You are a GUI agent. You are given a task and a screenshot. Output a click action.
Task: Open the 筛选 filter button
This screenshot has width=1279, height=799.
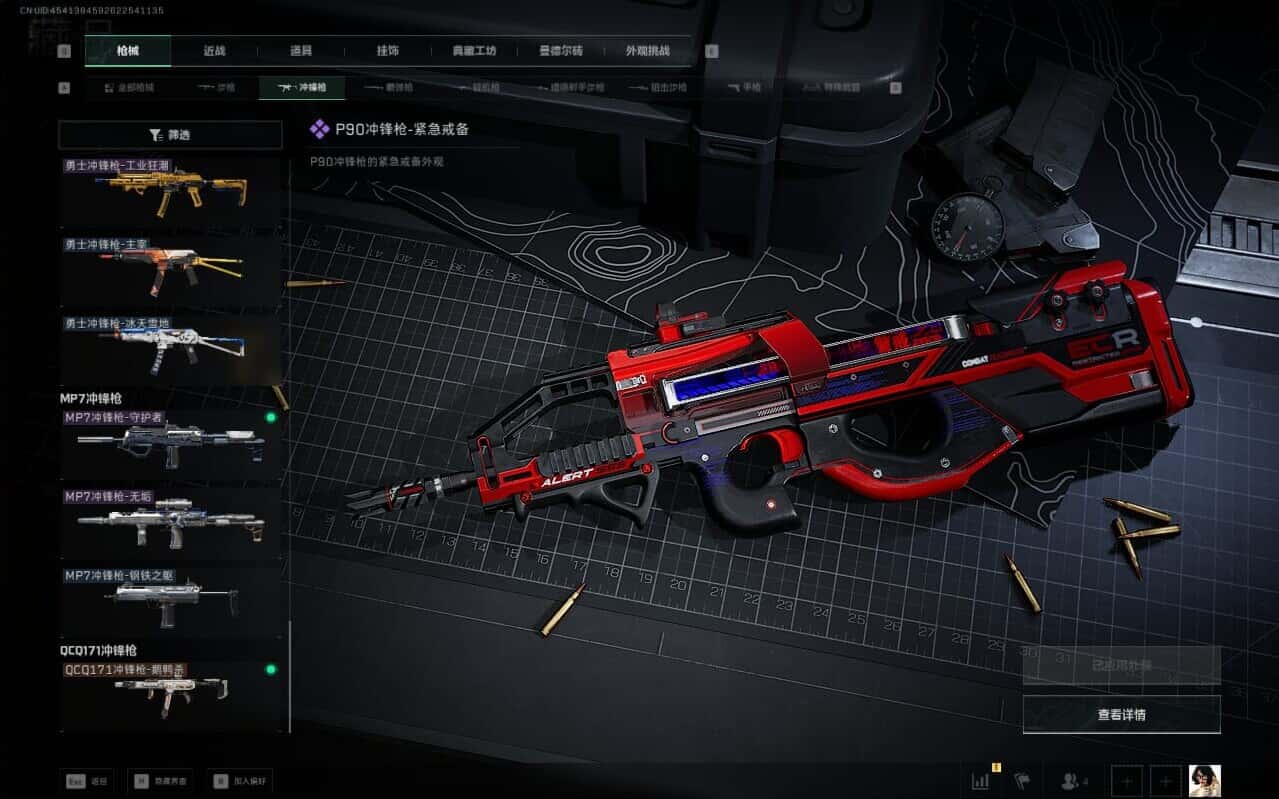[170, 135]
